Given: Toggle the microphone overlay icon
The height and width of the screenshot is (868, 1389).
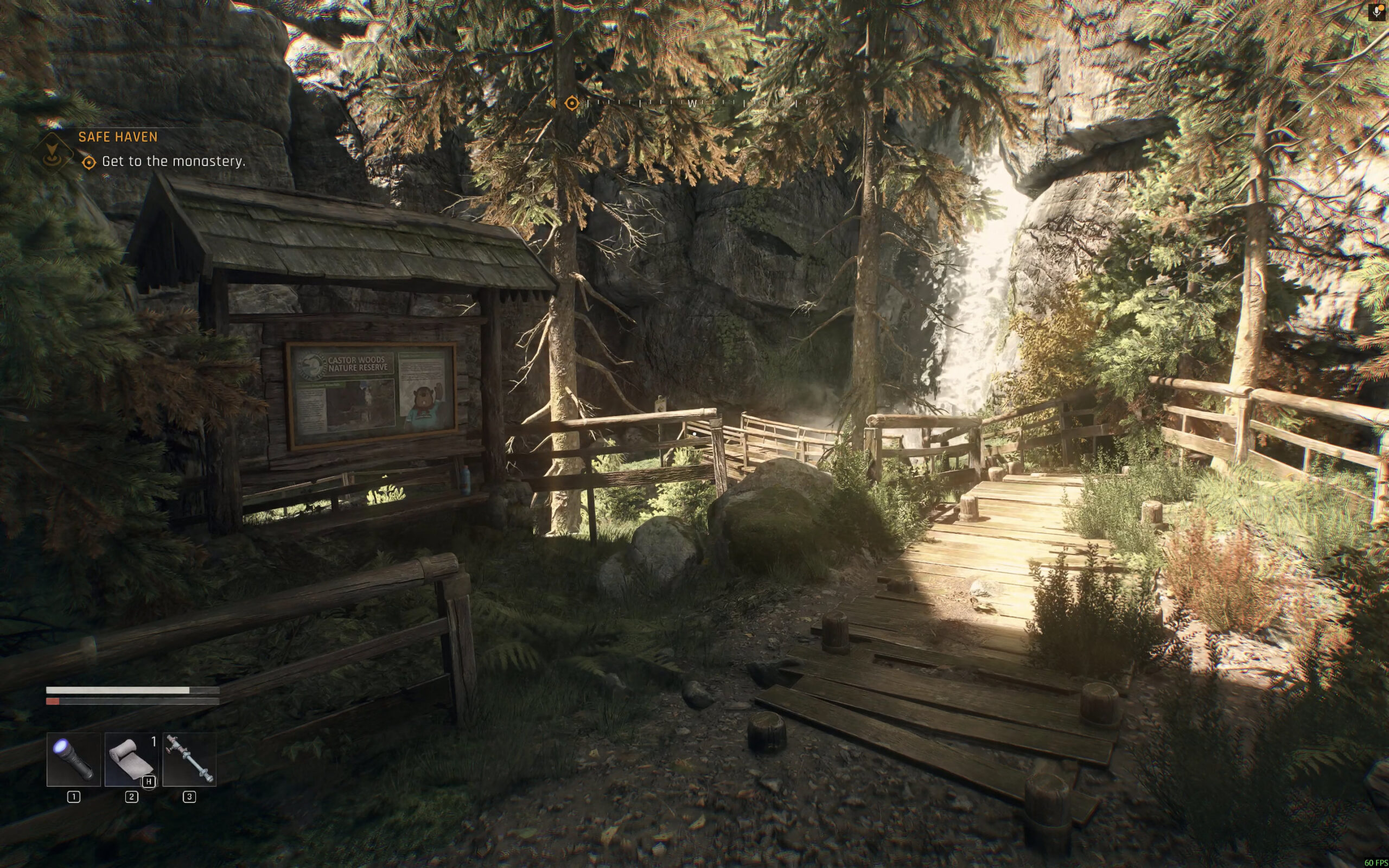Looking at the screenshot, I should click(1377, 12).
